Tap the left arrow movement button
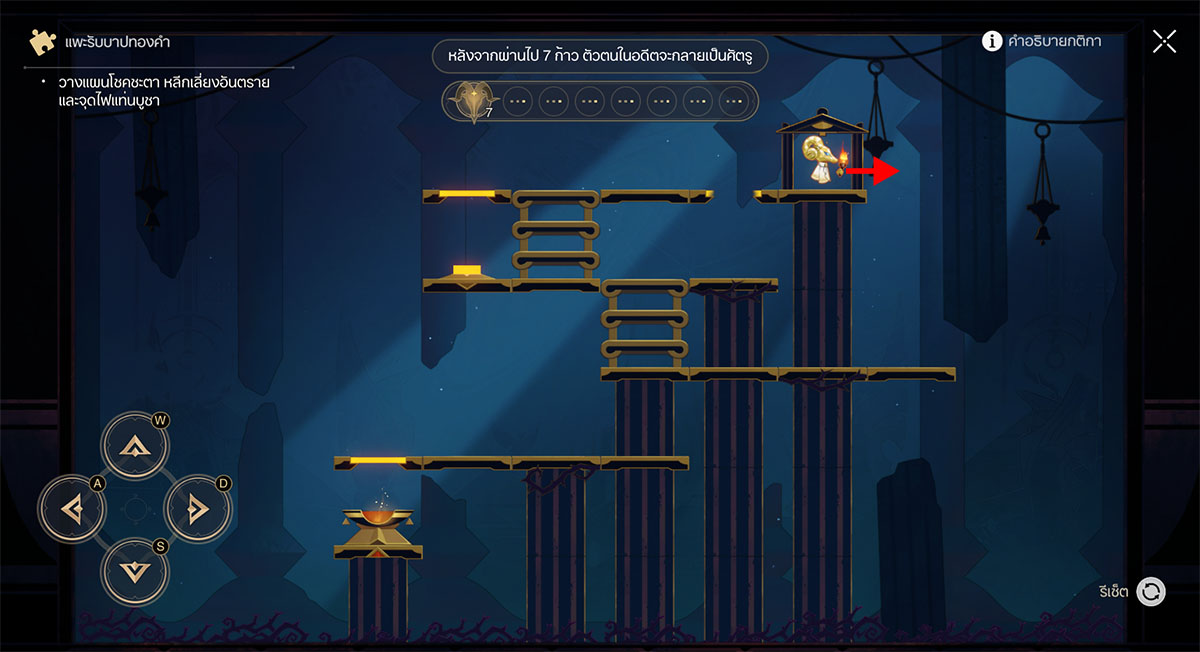The image size is (1200, 652). point(71,510)
